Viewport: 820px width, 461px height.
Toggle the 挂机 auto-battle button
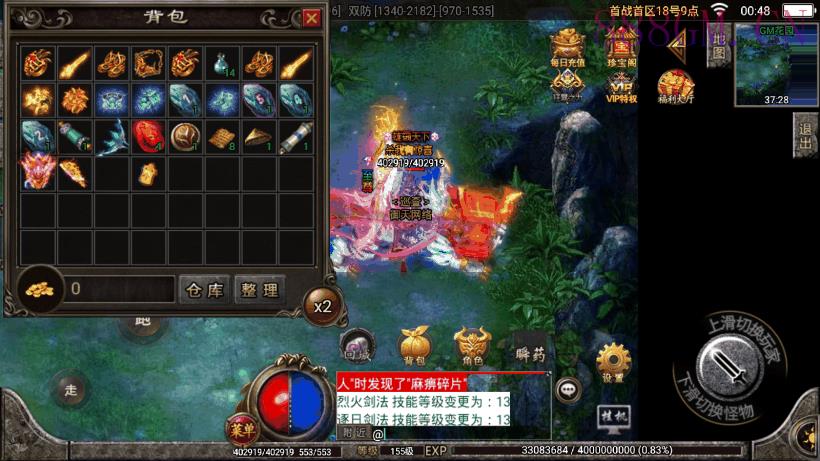[x=612, y=413]
